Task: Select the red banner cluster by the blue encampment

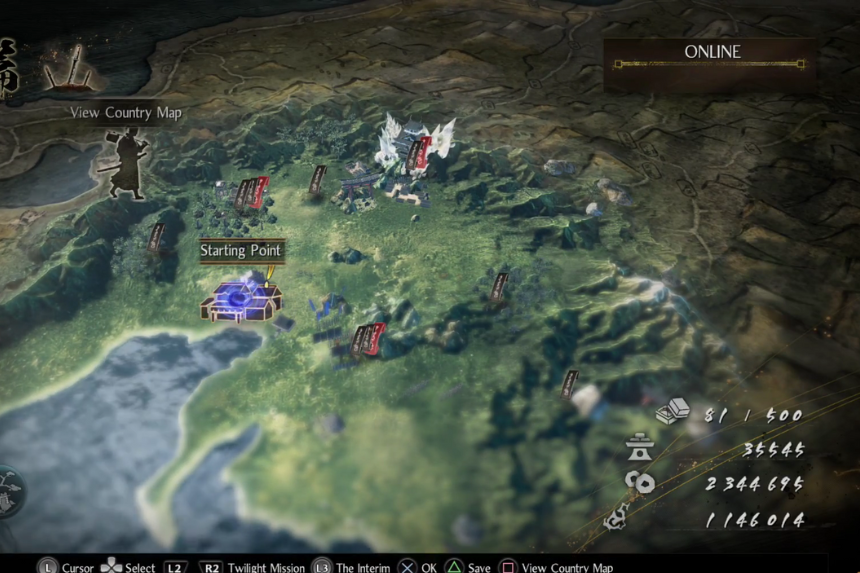Action: tap(368, 339)
